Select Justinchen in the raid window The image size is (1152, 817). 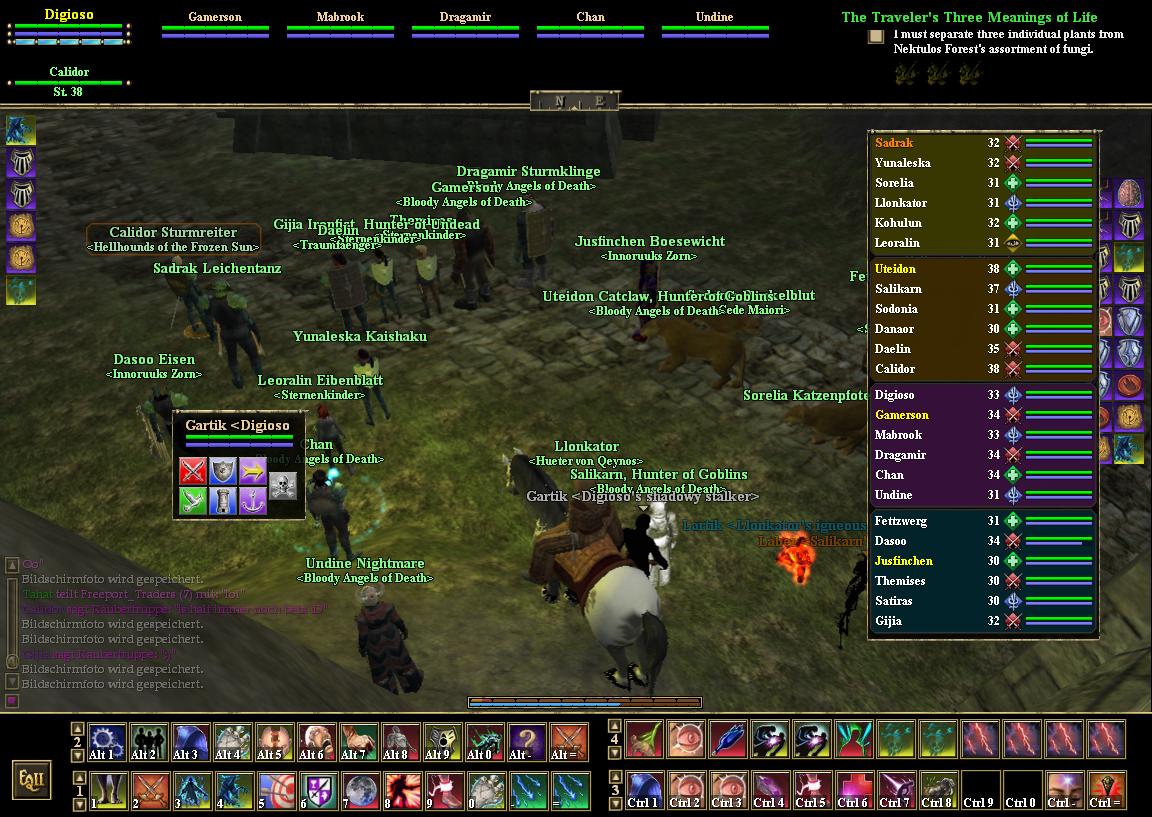903,561
